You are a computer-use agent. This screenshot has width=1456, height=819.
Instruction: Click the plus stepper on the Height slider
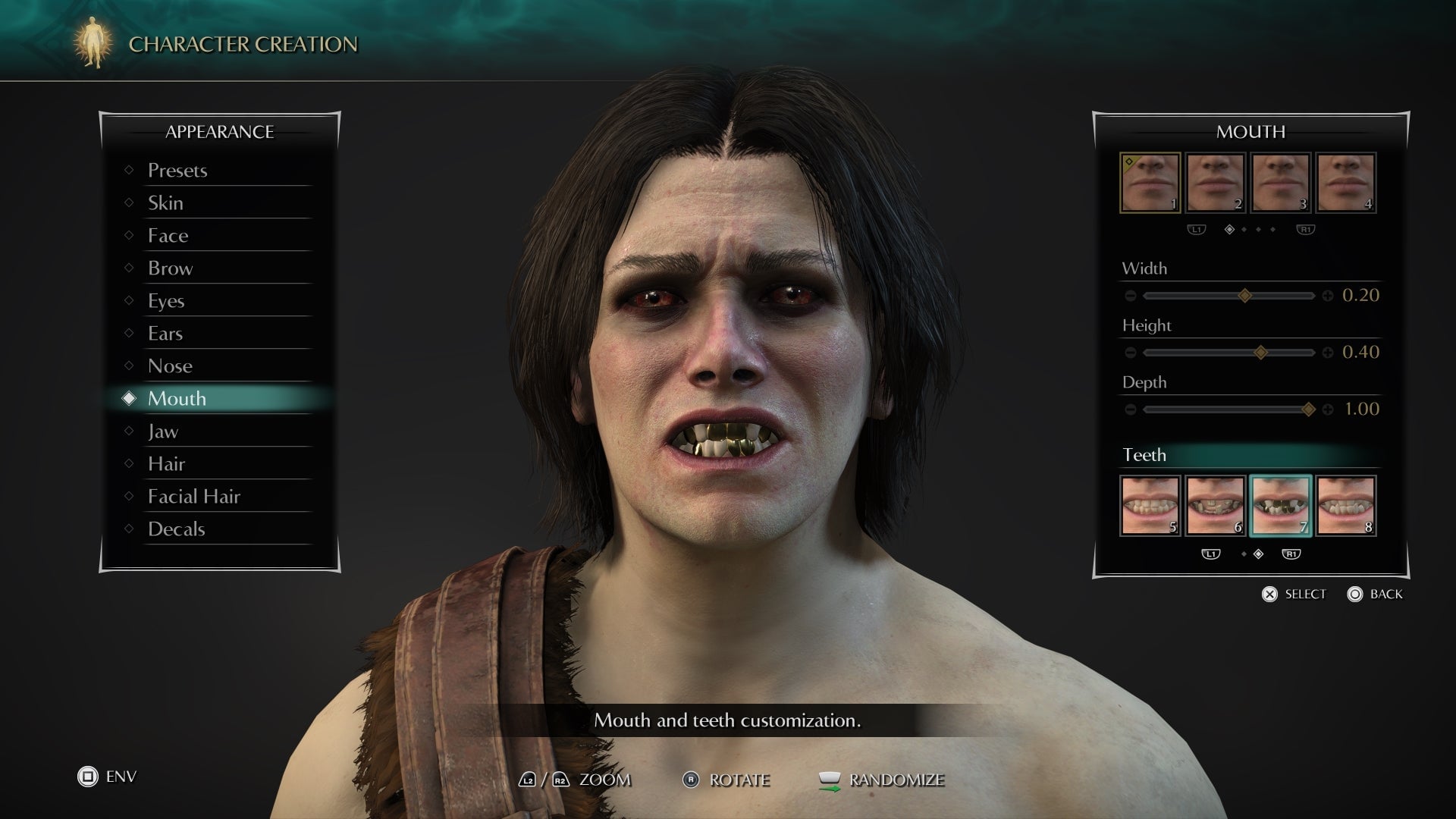pos(1327,352)
